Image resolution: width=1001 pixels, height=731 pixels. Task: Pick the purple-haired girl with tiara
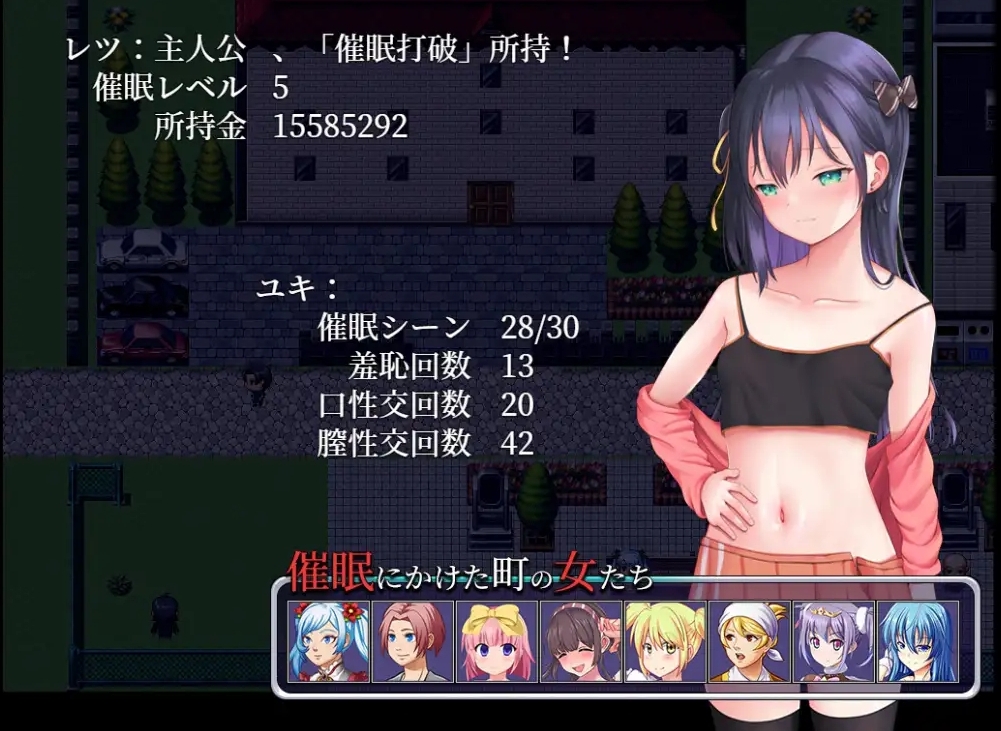(833, 641)
